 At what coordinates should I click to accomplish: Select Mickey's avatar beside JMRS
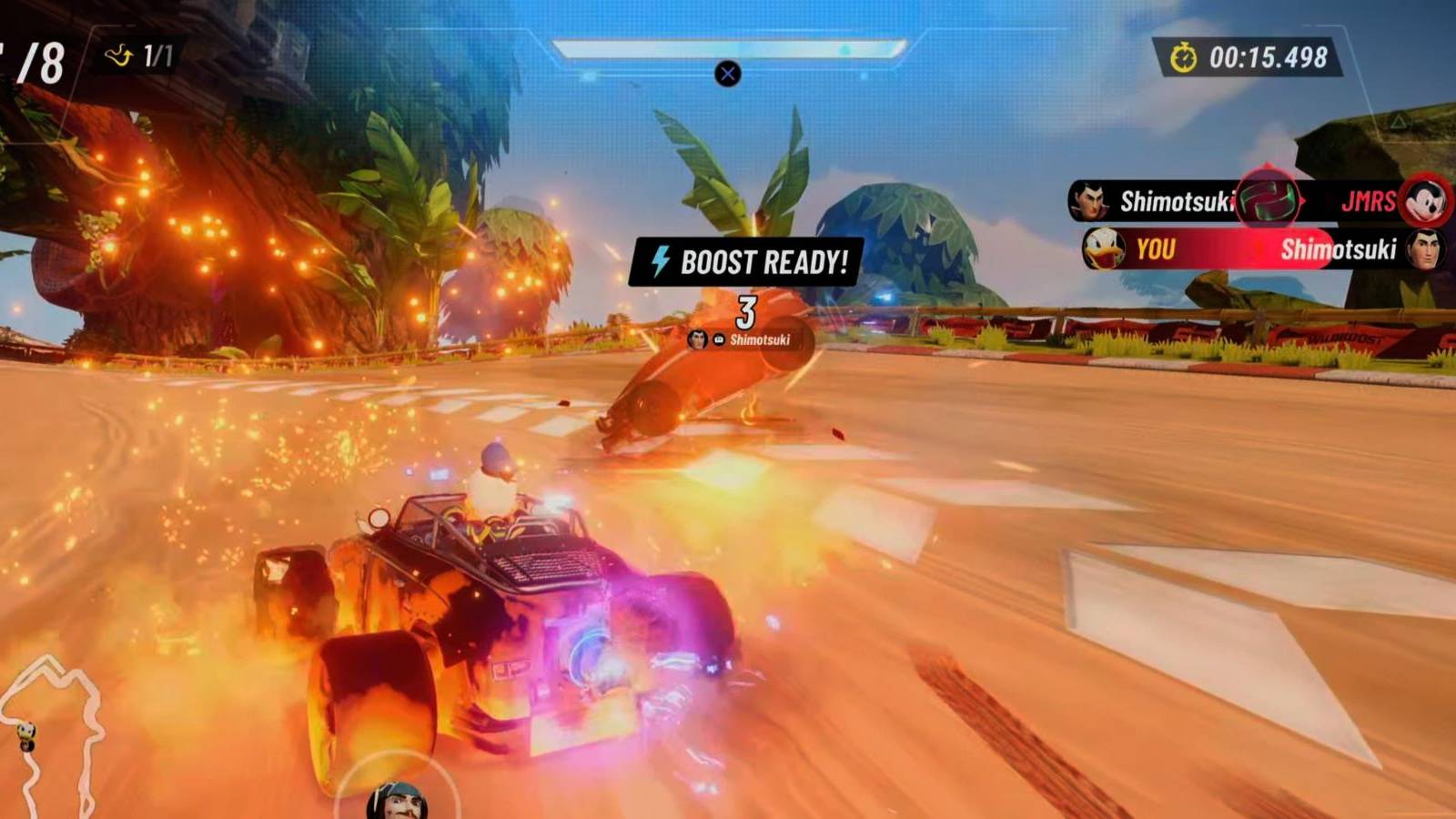(1422, 202)
